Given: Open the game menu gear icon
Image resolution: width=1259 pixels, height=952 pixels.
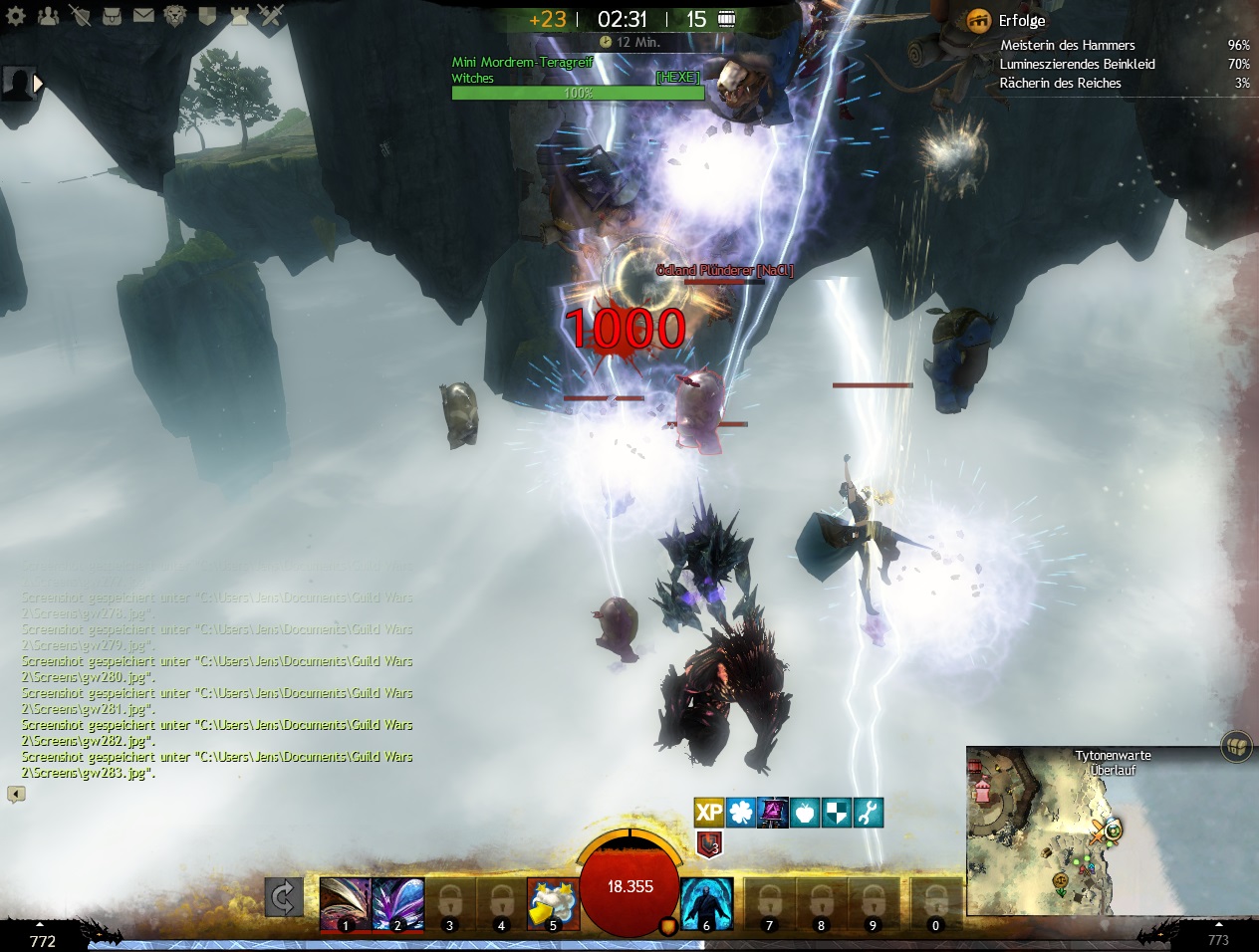Looking at the screenshot, I should (16, 15).
